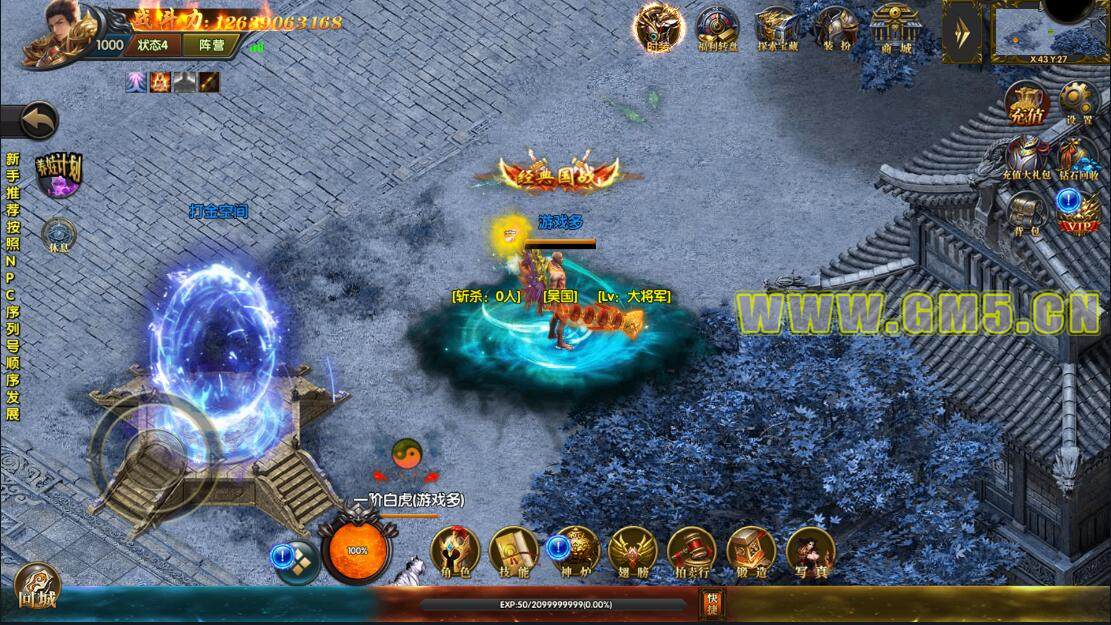Open the 设置 settings gear
This screenshot has width=1111, height=625.
coord(1079,102)
